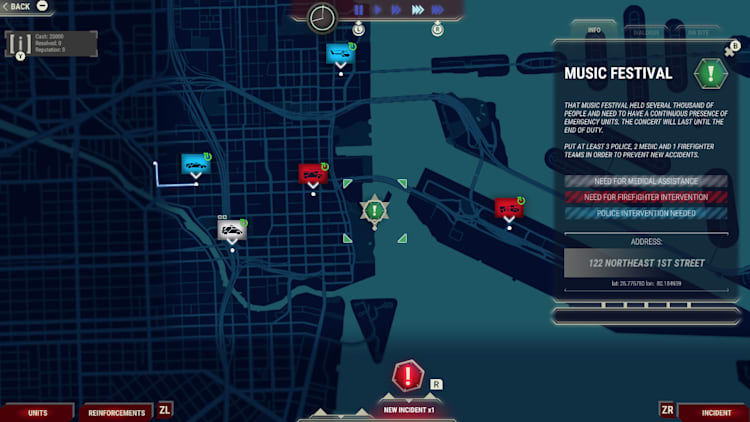
Task: Open the cash and reputation stats panel
Action: [x=52, y=43]
